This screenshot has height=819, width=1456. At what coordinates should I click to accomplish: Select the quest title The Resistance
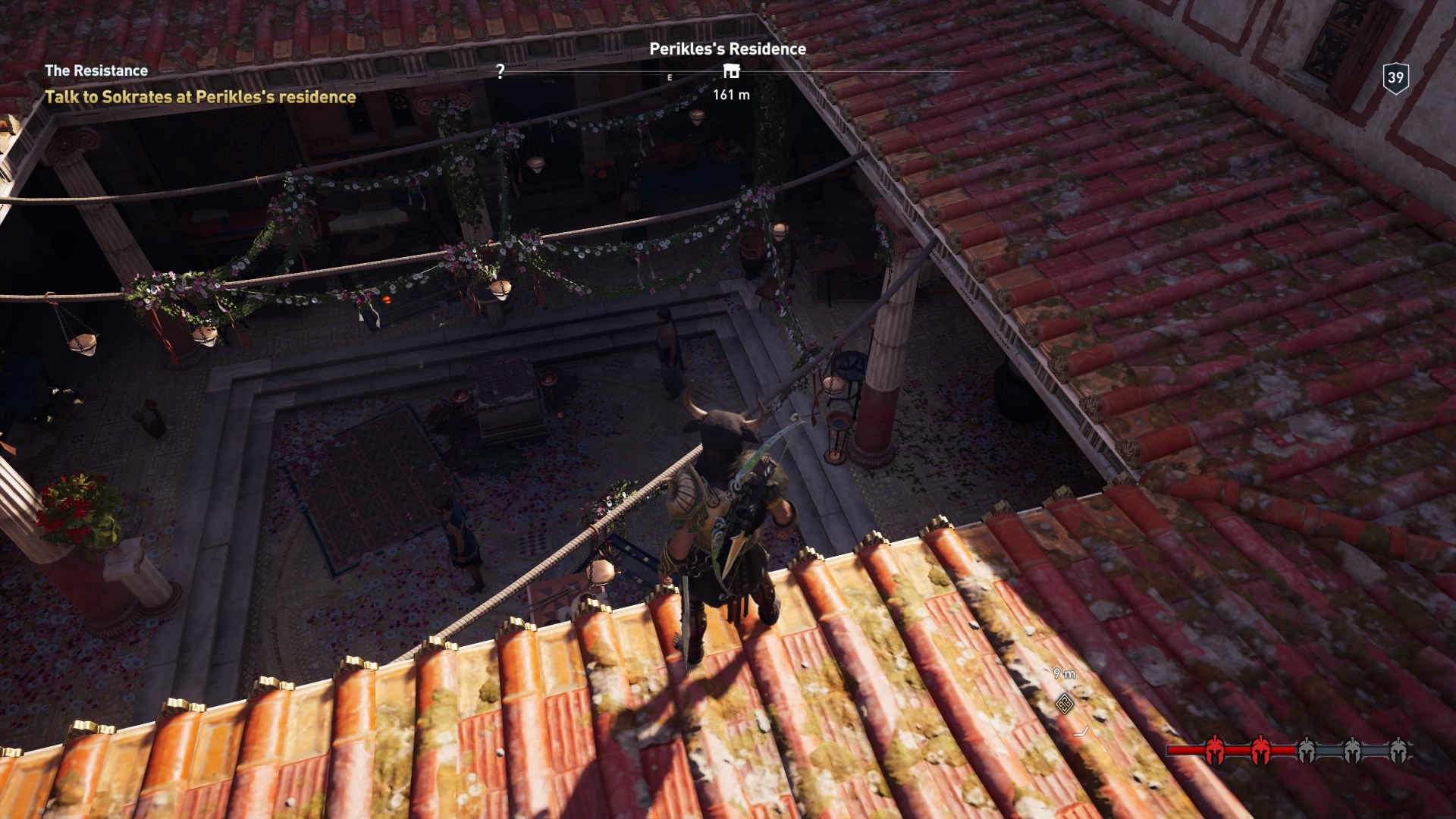pos(96,71)
